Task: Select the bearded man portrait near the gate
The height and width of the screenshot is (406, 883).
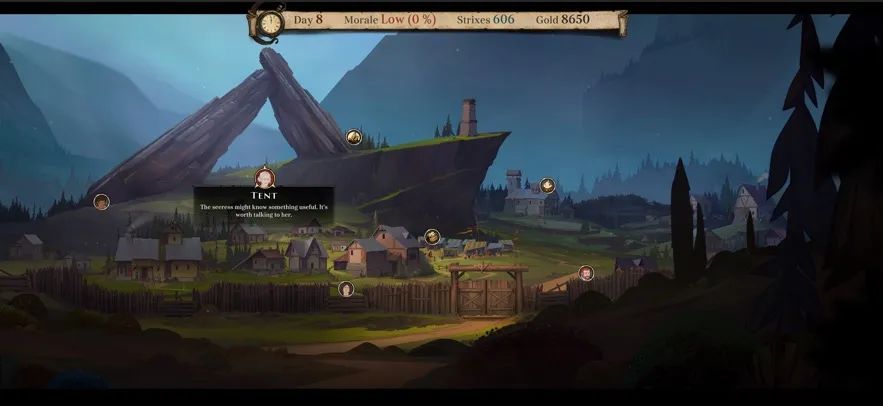Action: [x=586, y=273]
